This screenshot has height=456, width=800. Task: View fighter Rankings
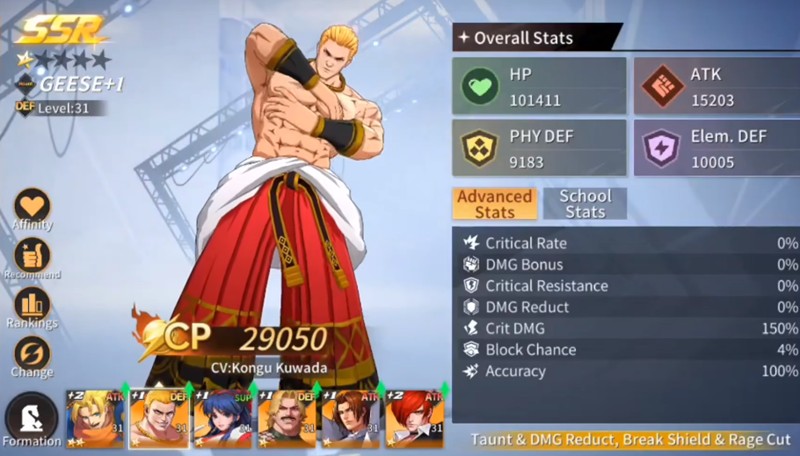click(32, 305)
